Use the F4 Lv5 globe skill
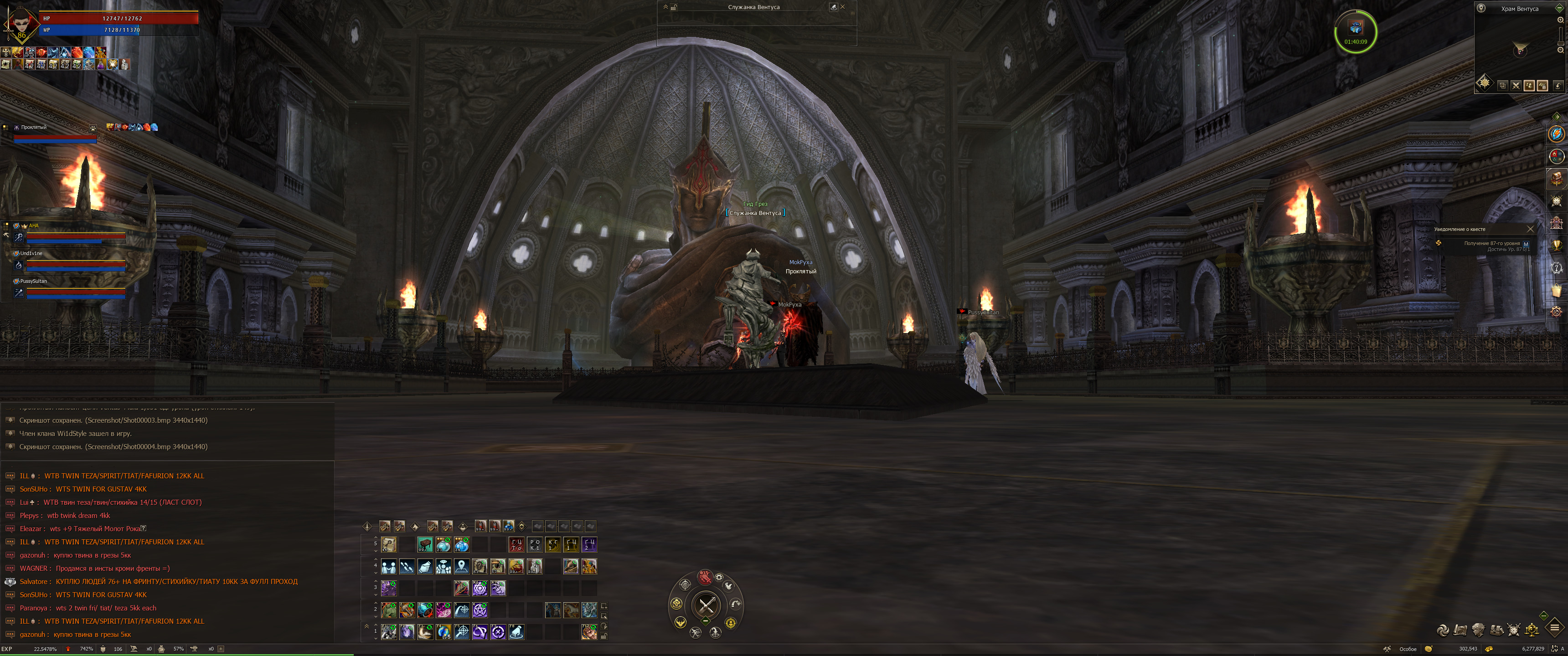Image resolution: width=1568 pixels, height=656 pixels. tap(444, 632)
